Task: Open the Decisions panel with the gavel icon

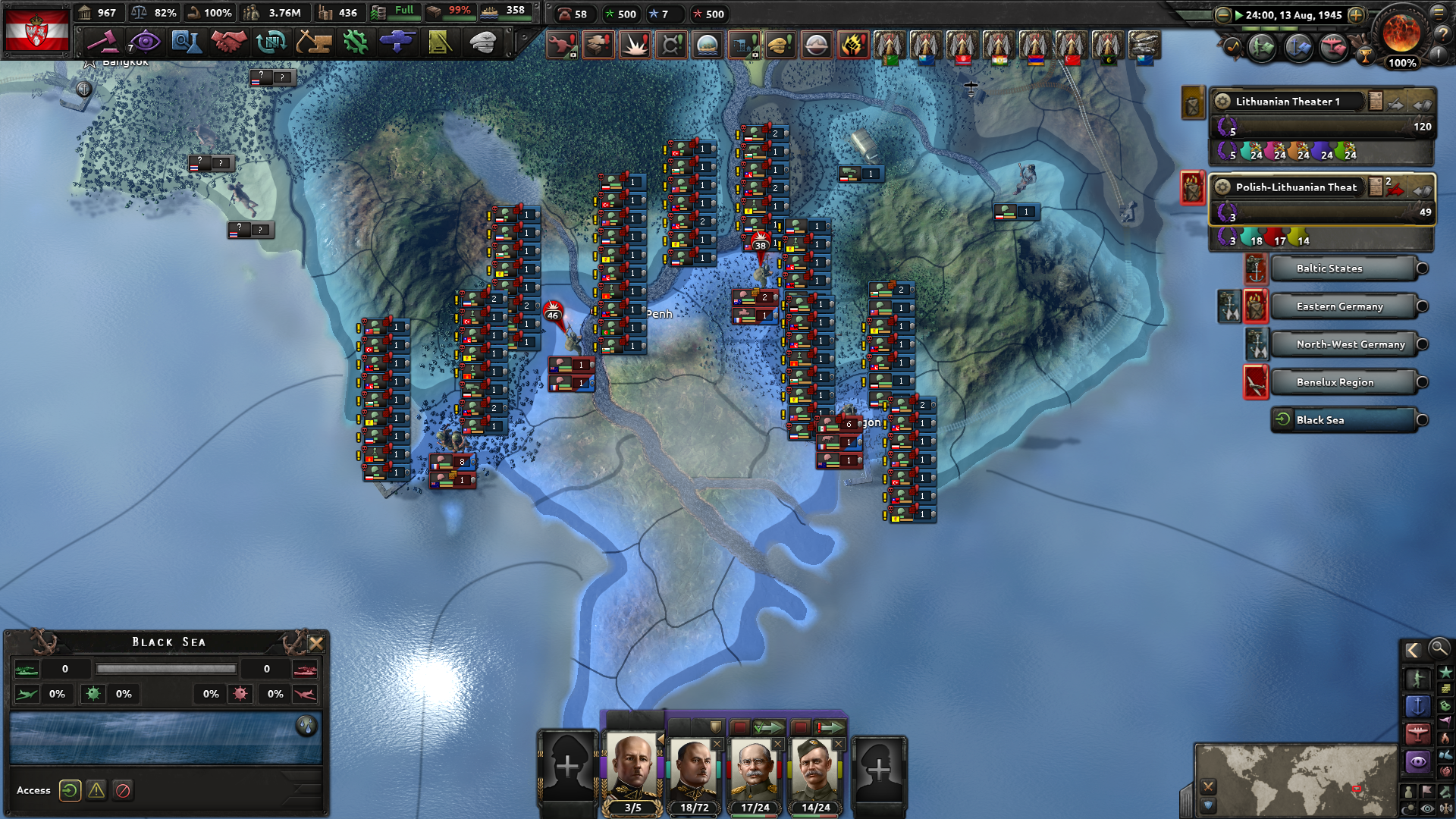Action: click(x=103, y=42)
